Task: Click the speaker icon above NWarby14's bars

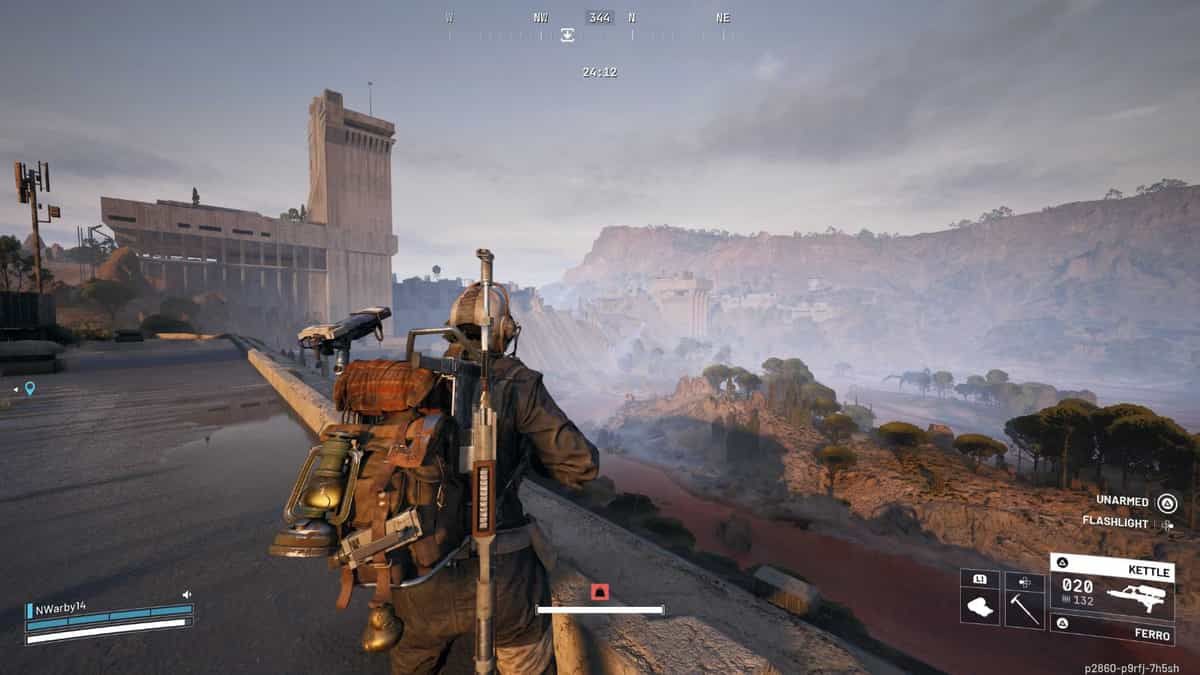Action: (186, 595)
